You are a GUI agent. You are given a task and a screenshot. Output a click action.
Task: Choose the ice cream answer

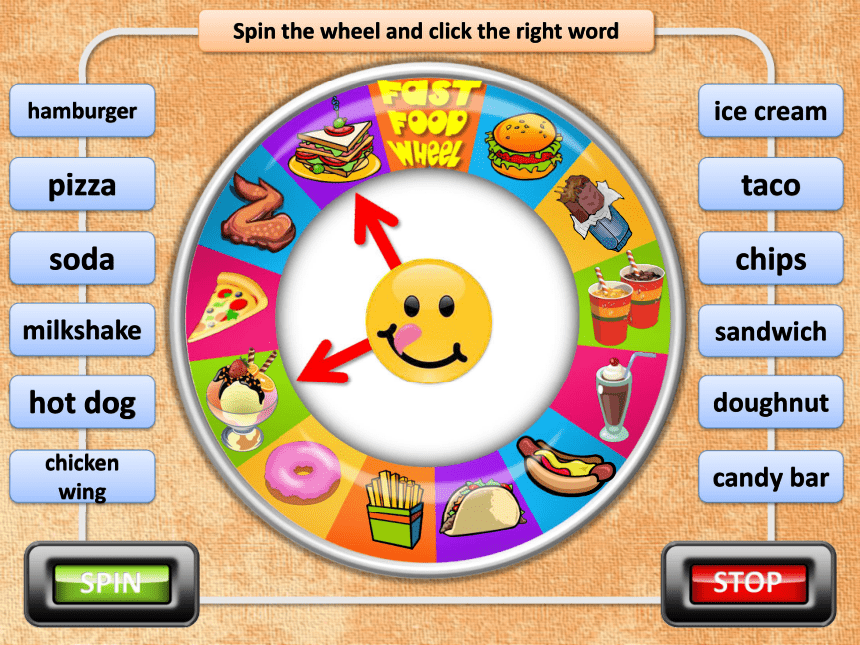point(770,111)
